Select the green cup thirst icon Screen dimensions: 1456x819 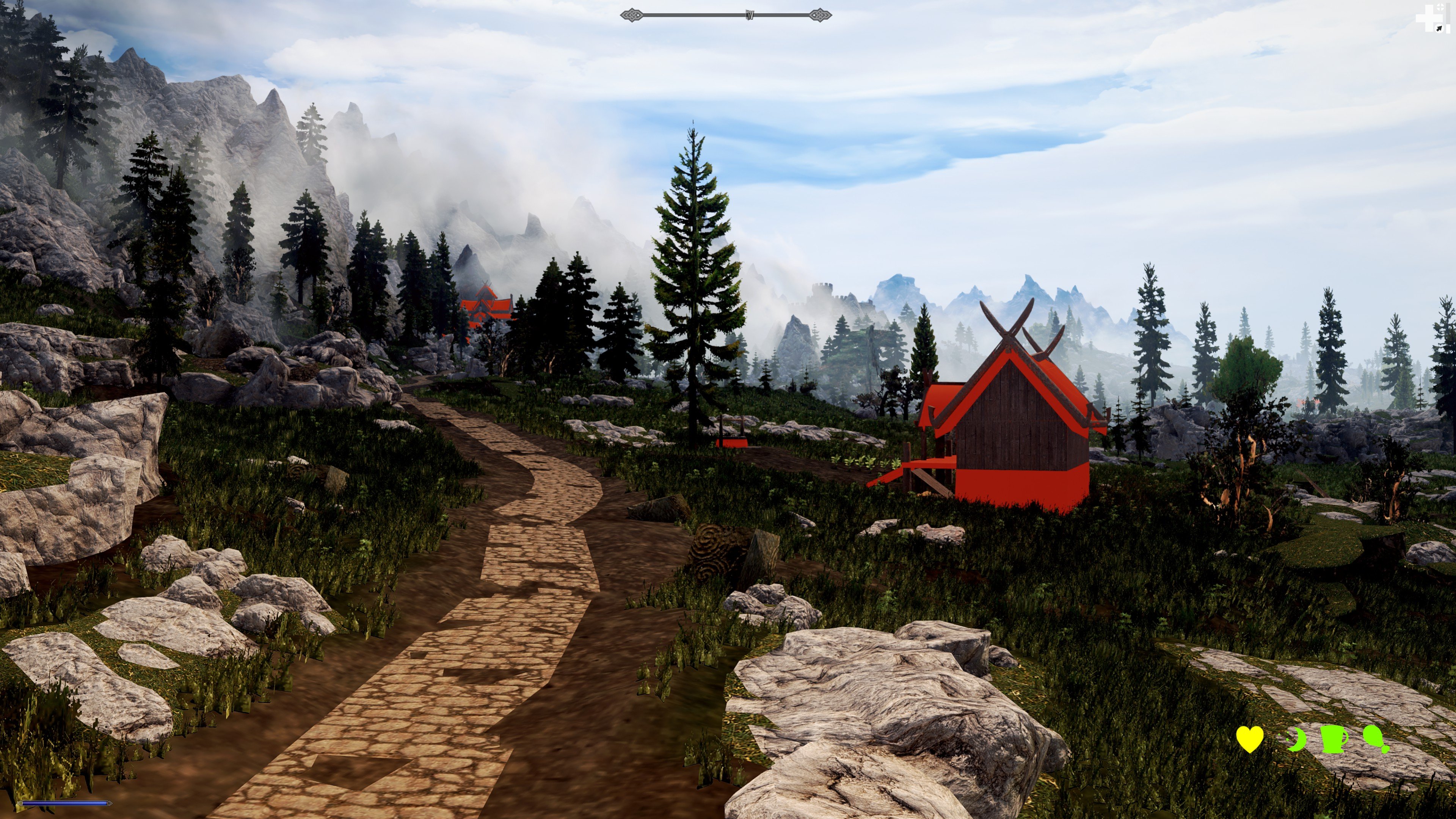coord(1334,739)
